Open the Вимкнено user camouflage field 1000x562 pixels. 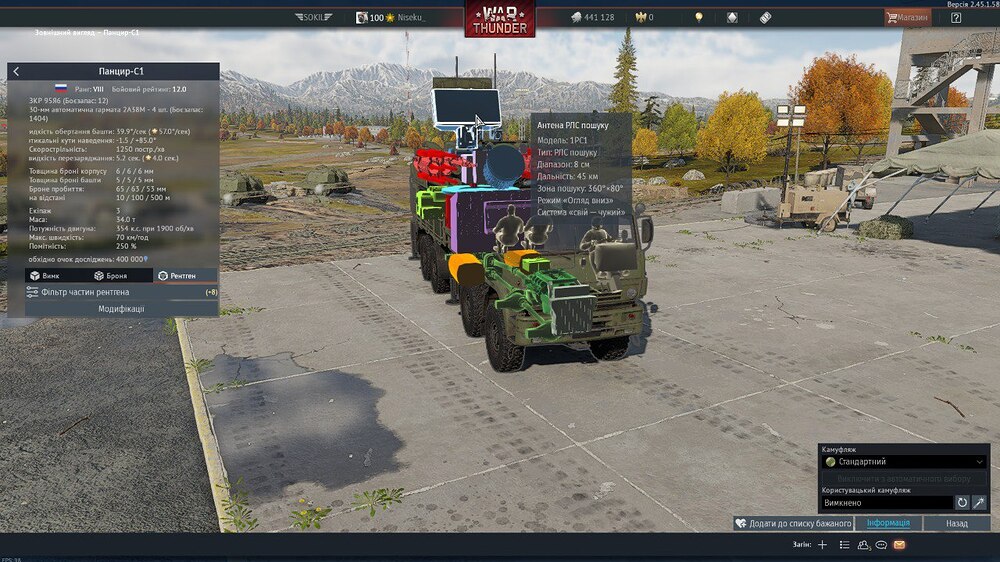(x=886, y=502)
